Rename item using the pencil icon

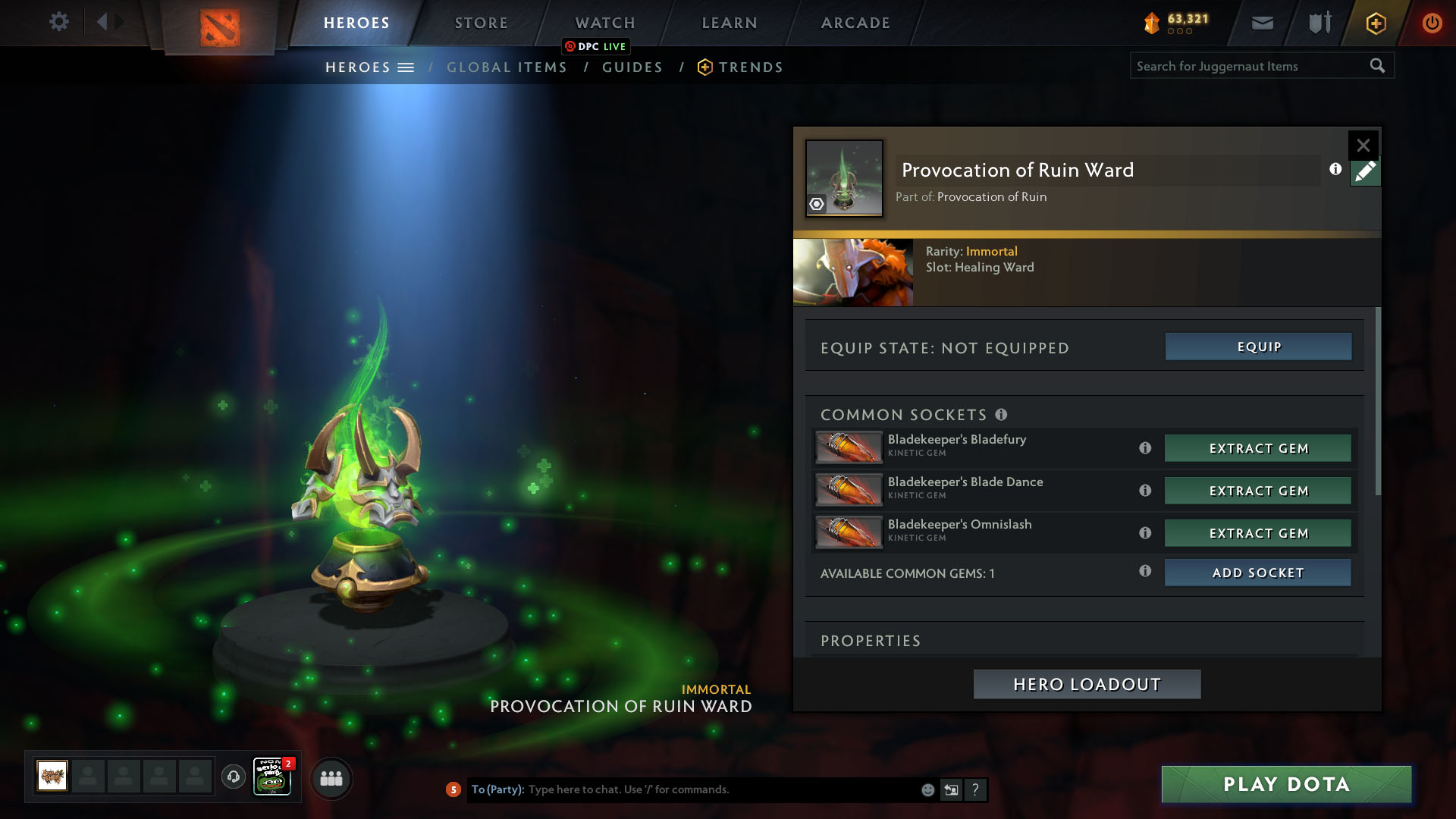click(1365, 172)
